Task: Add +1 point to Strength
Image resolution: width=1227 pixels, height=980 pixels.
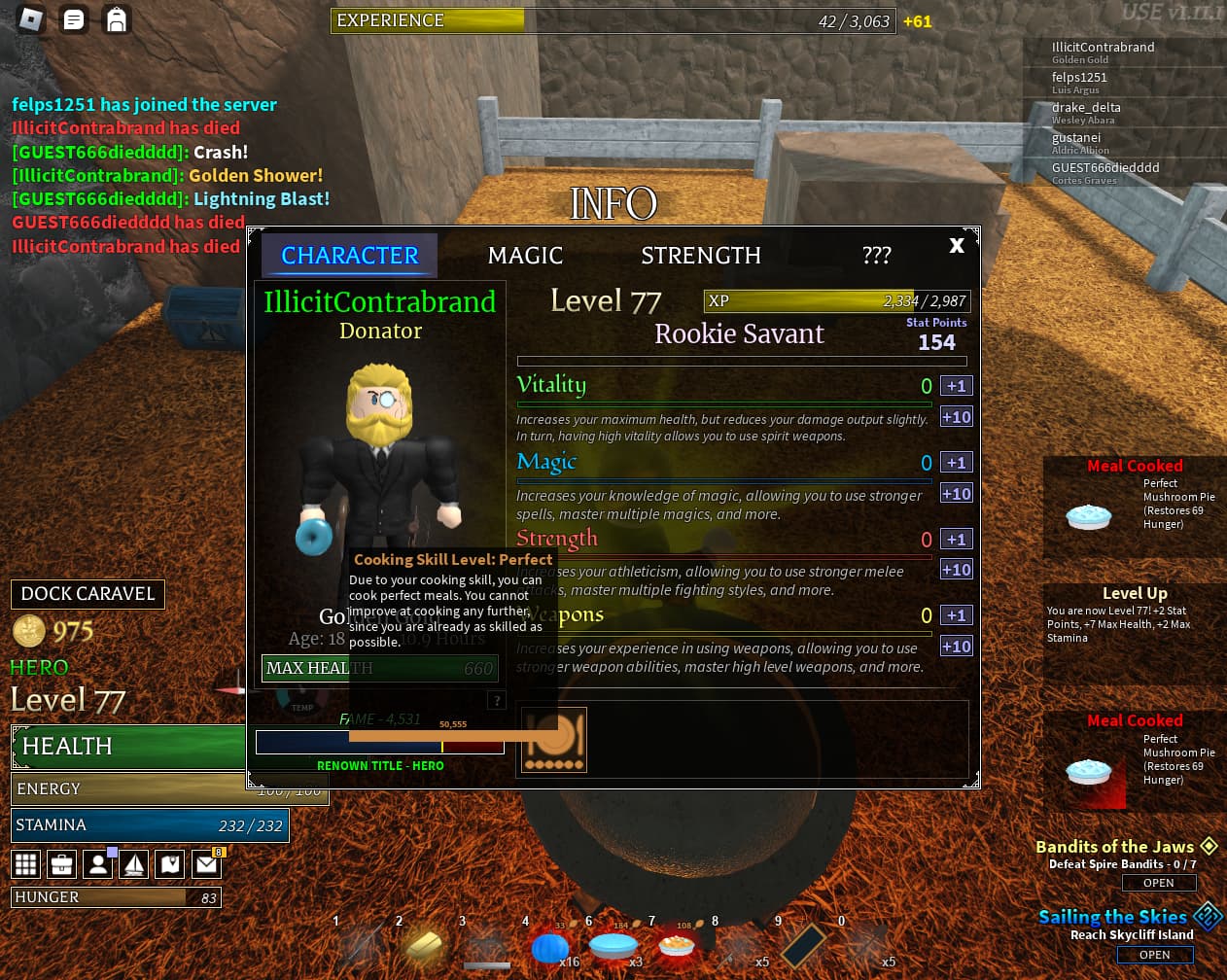Action: pos(956,540)
